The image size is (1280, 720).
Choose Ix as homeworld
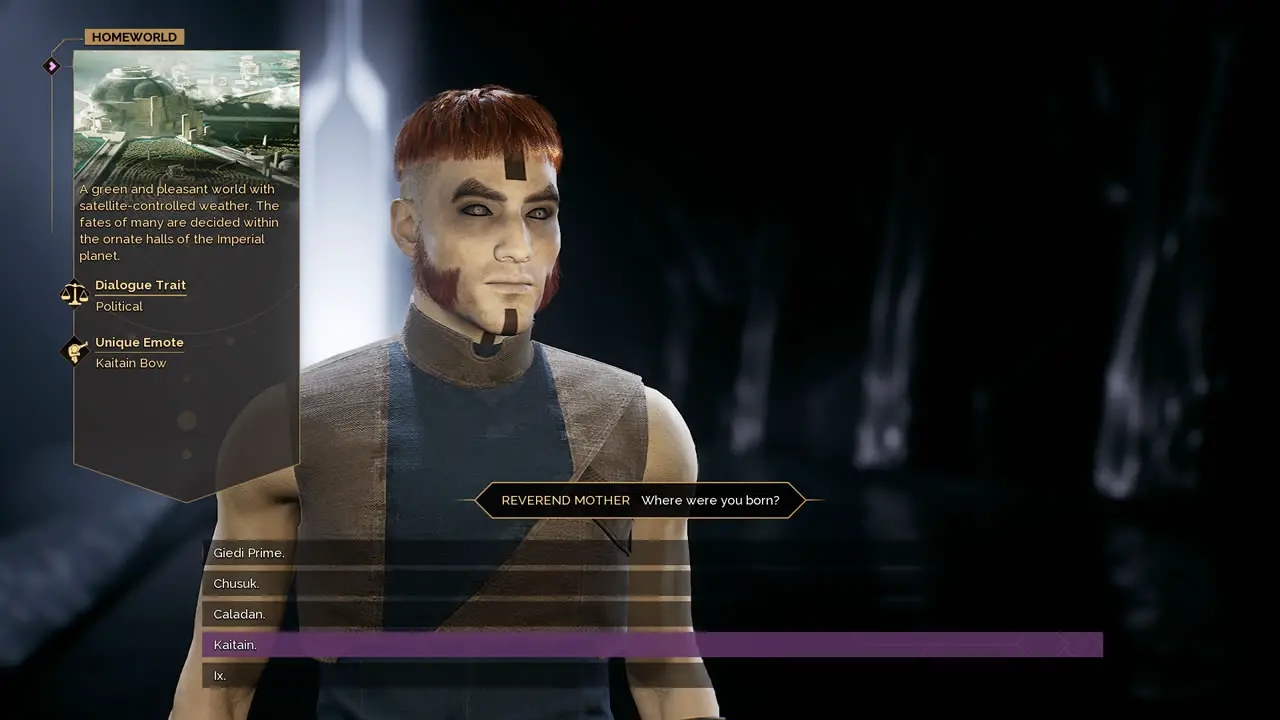pos(220,676)
